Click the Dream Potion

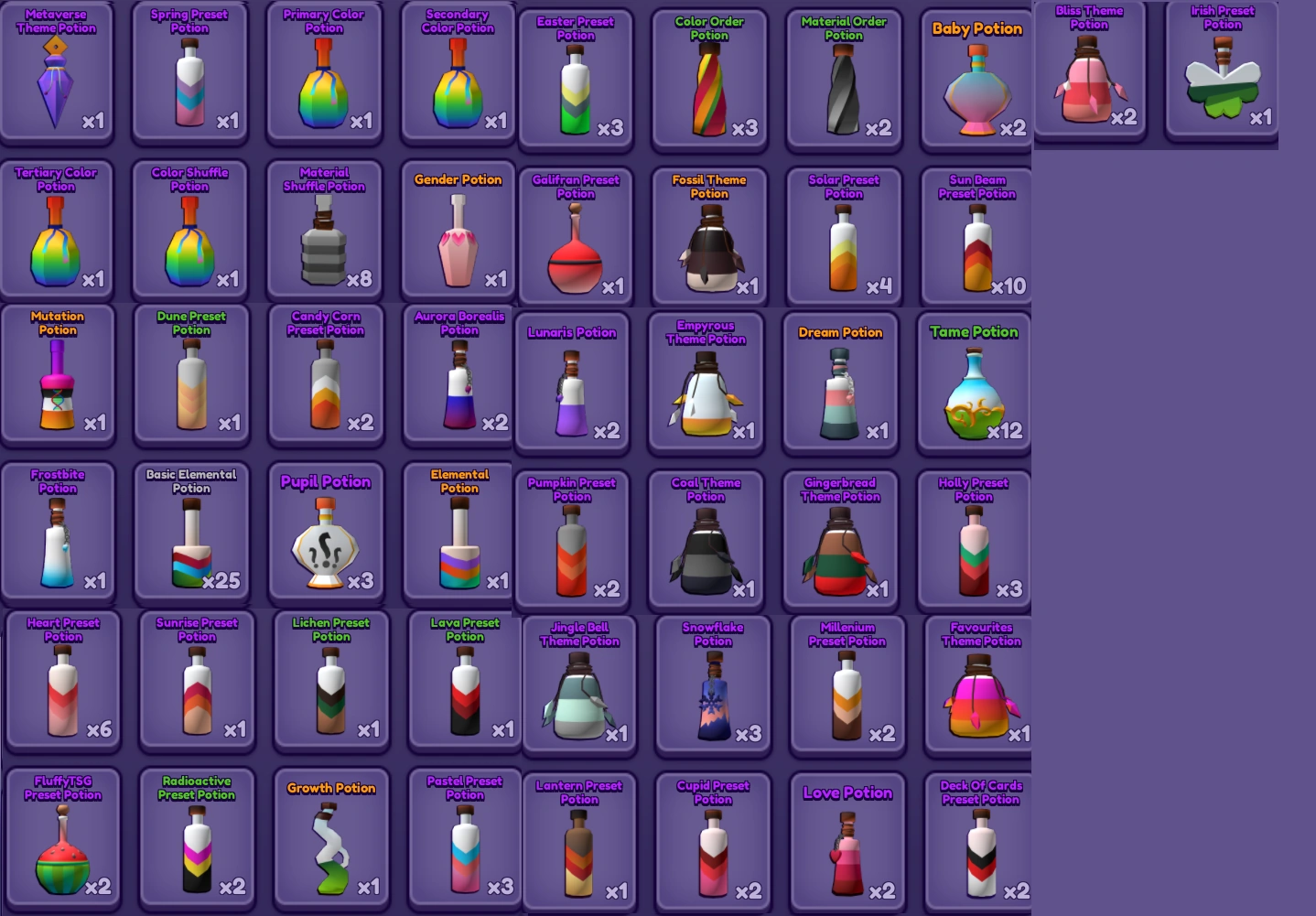840,383
